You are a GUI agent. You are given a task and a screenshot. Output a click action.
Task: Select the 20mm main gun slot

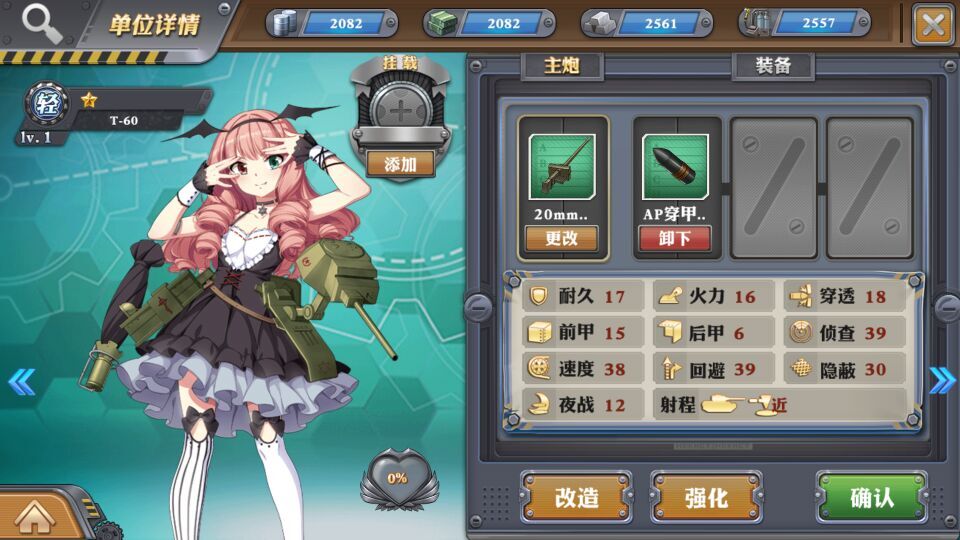point(561,167)
